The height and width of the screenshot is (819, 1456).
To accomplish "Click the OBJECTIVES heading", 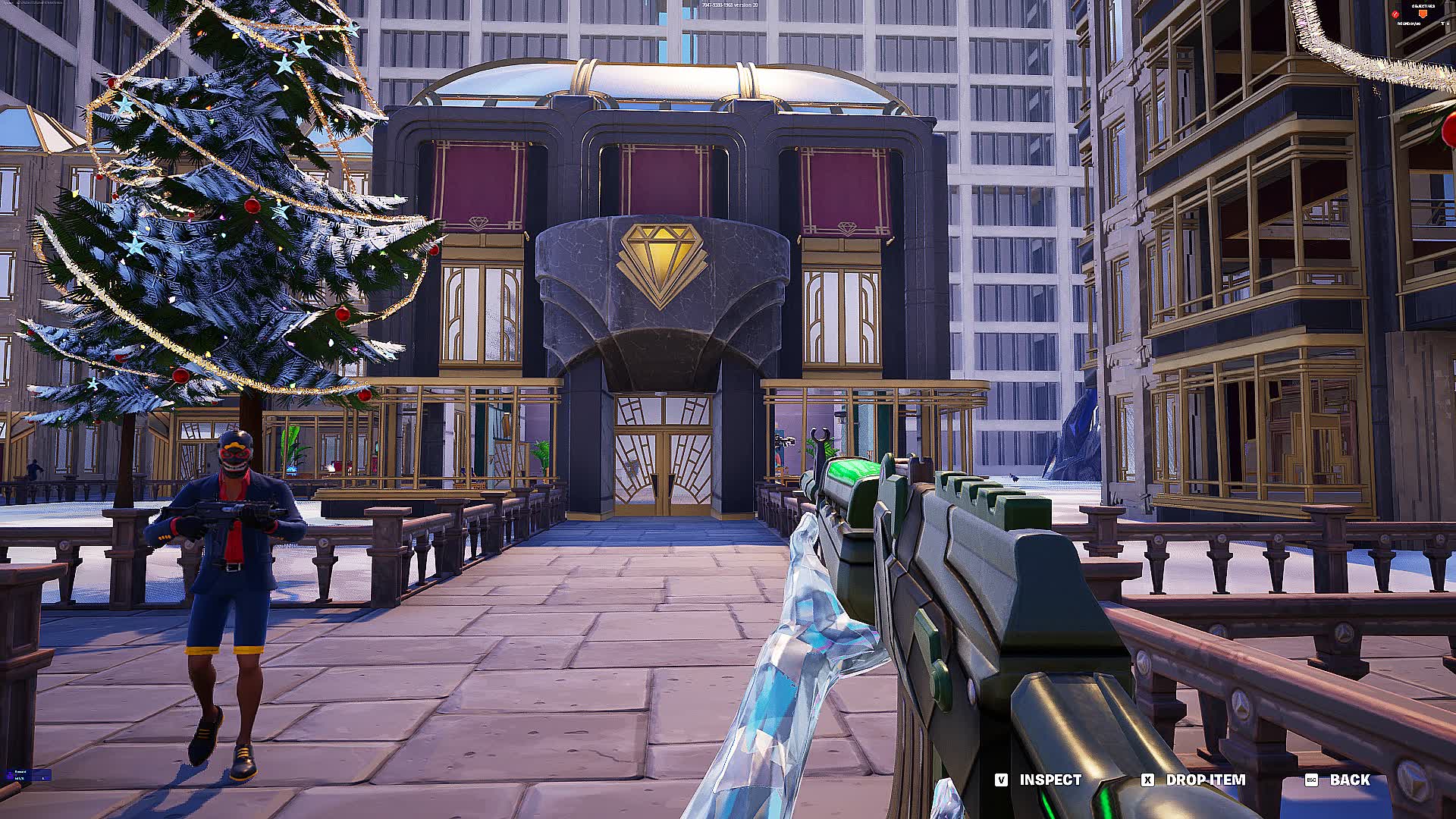I will [1423, 6].
